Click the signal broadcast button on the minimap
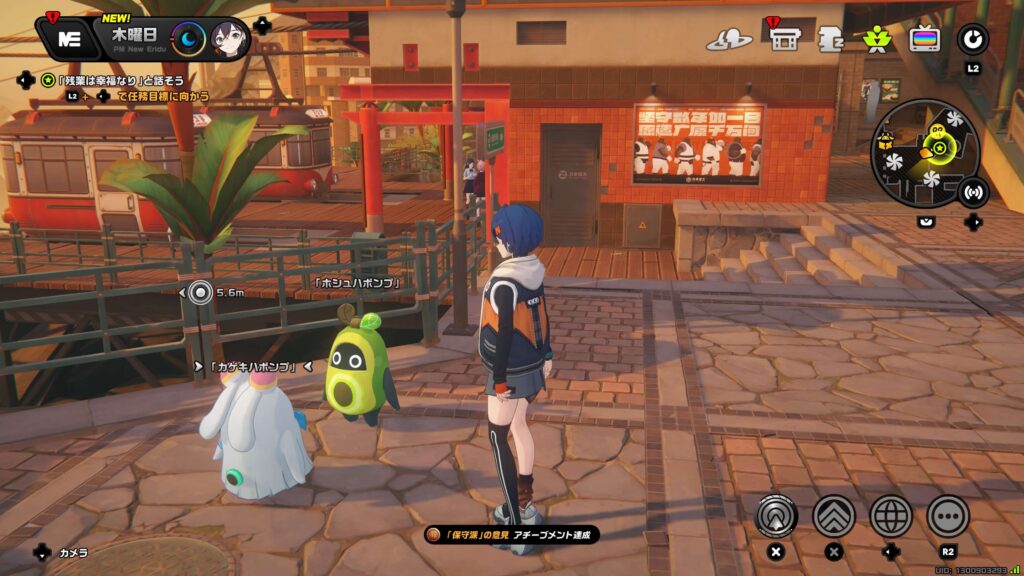 coord(972,191)
